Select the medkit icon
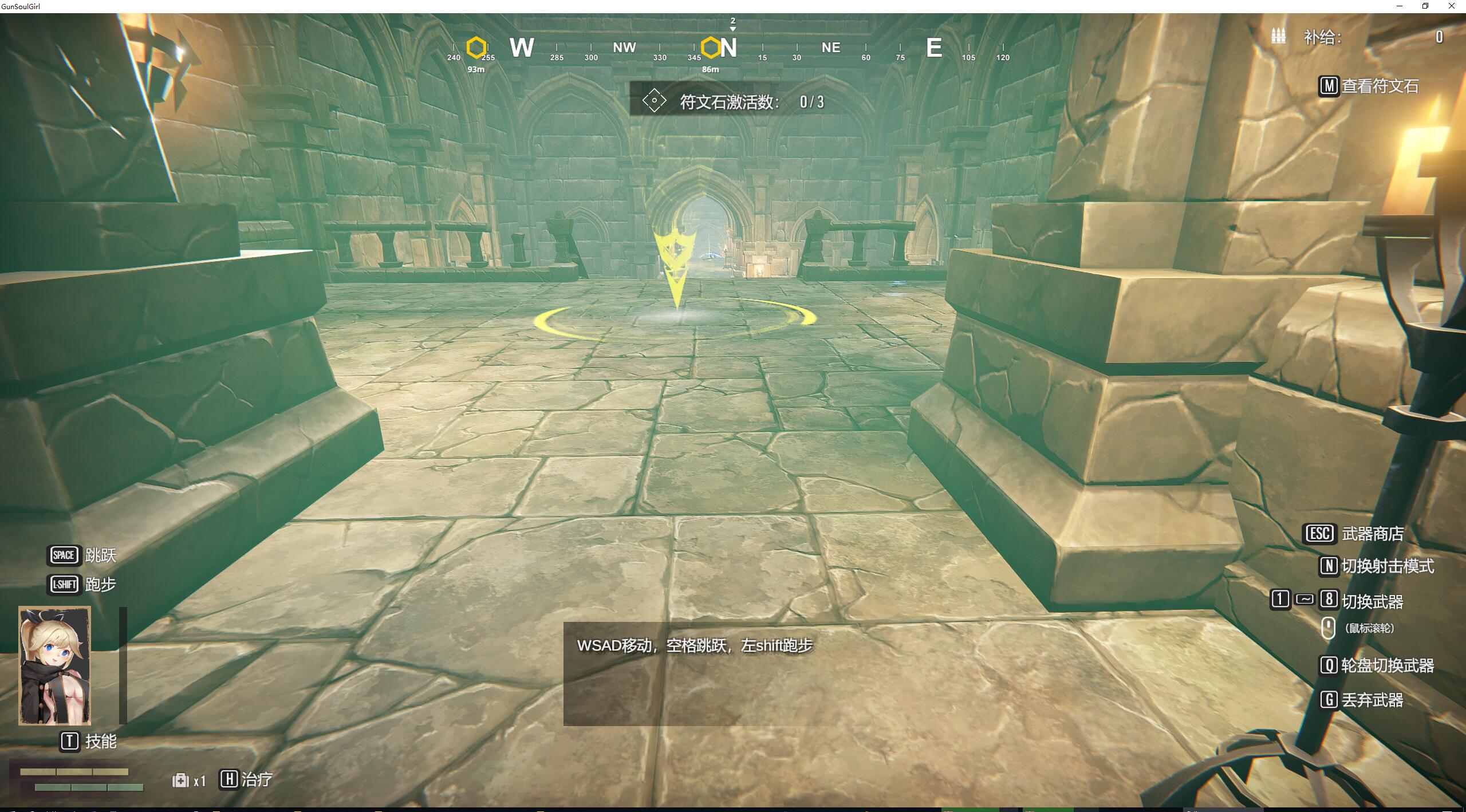 click(180, 780)
